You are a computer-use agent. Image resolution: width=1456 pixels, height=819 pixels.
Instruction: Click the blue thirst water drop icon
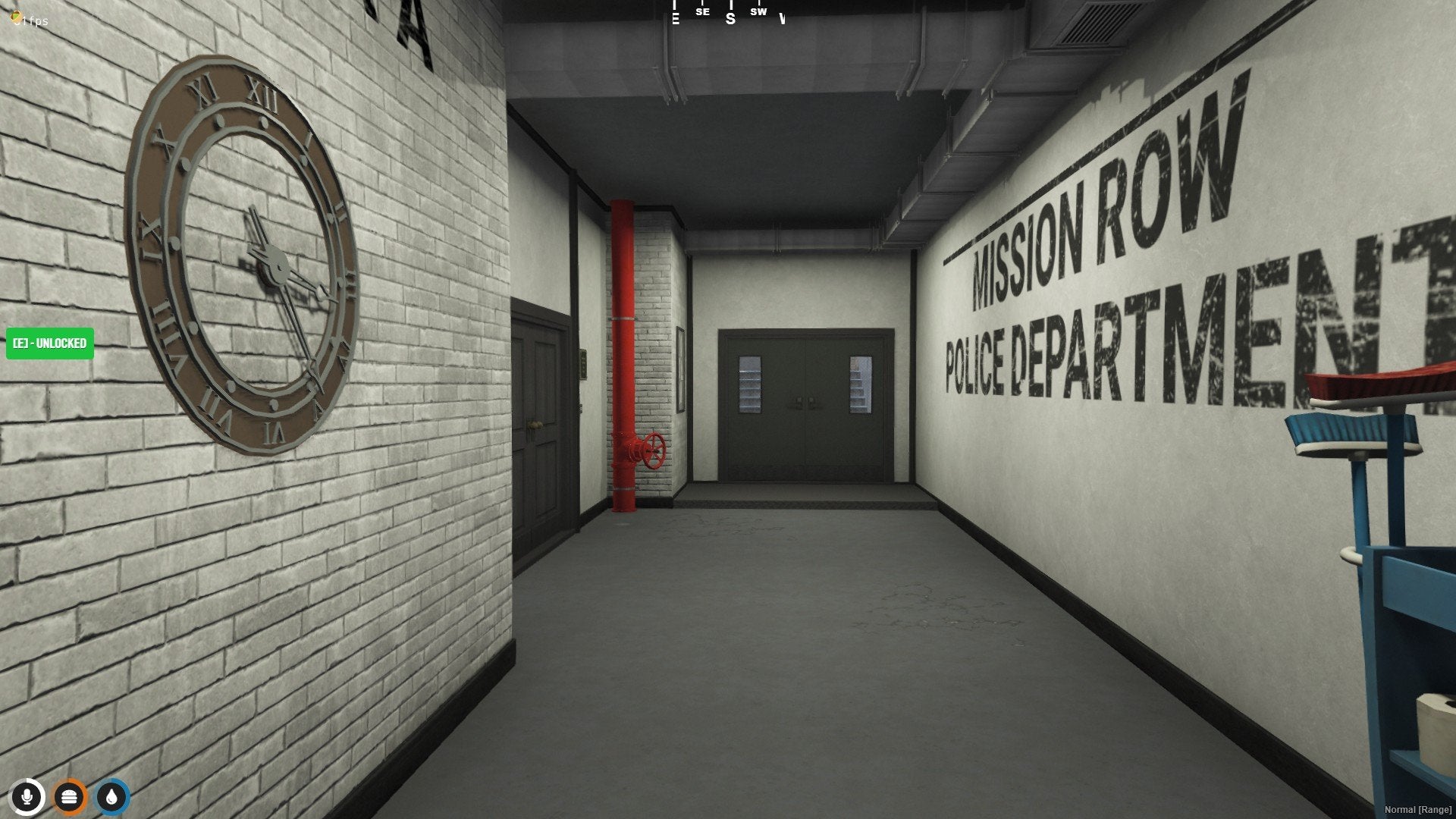(111, 797)
